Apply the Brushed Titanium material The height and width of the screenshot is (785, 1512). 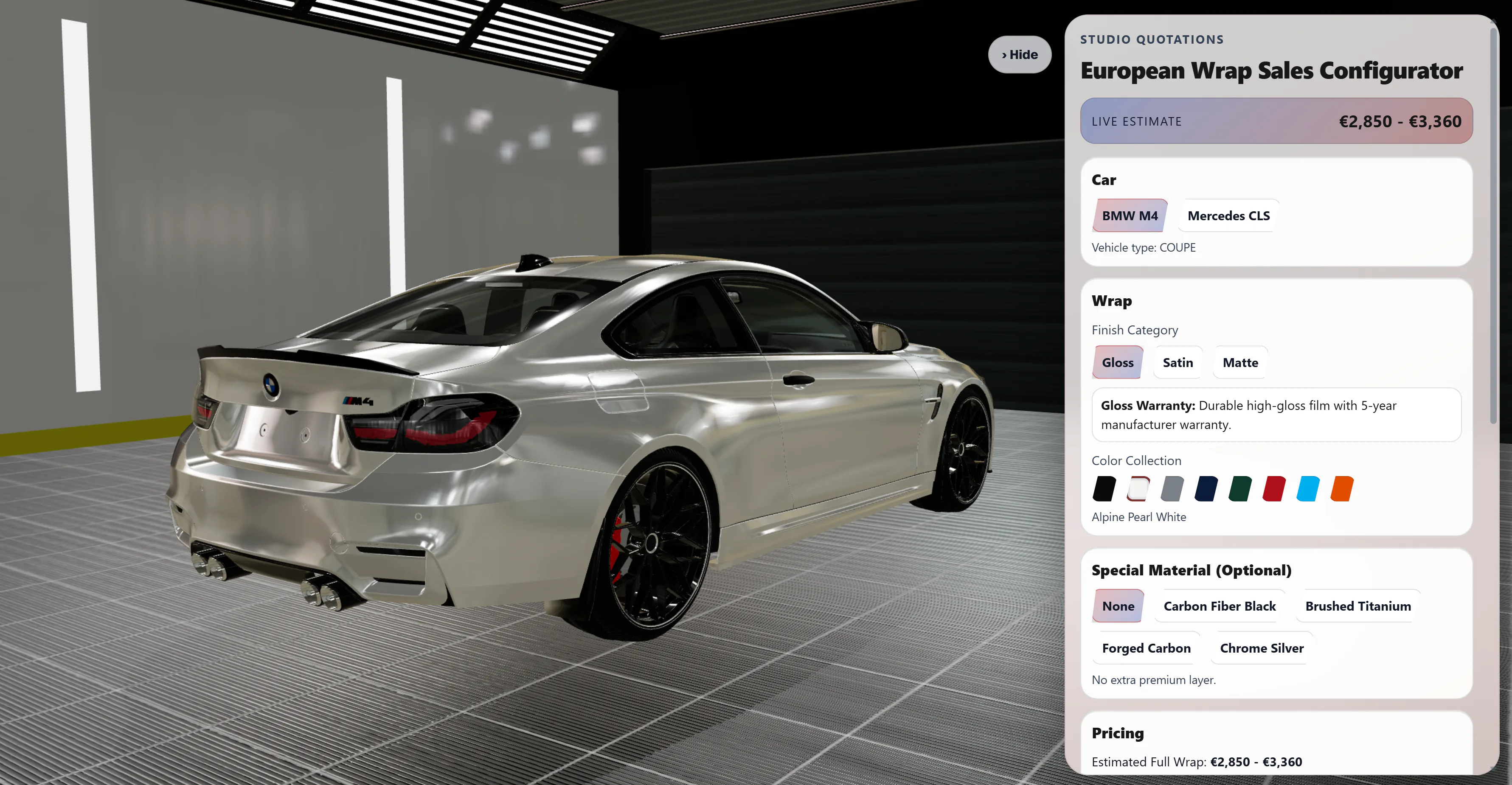(1357, 606)
